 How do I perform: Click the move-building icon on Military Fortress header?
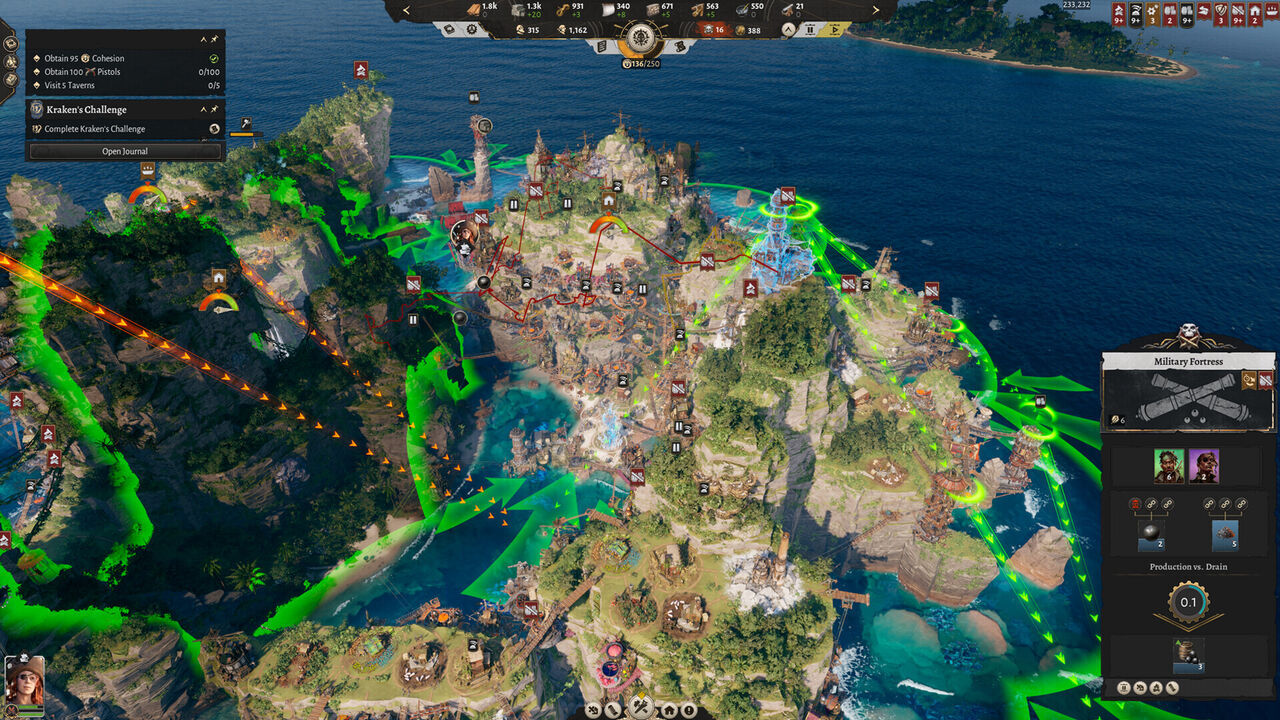(1248, 380)
